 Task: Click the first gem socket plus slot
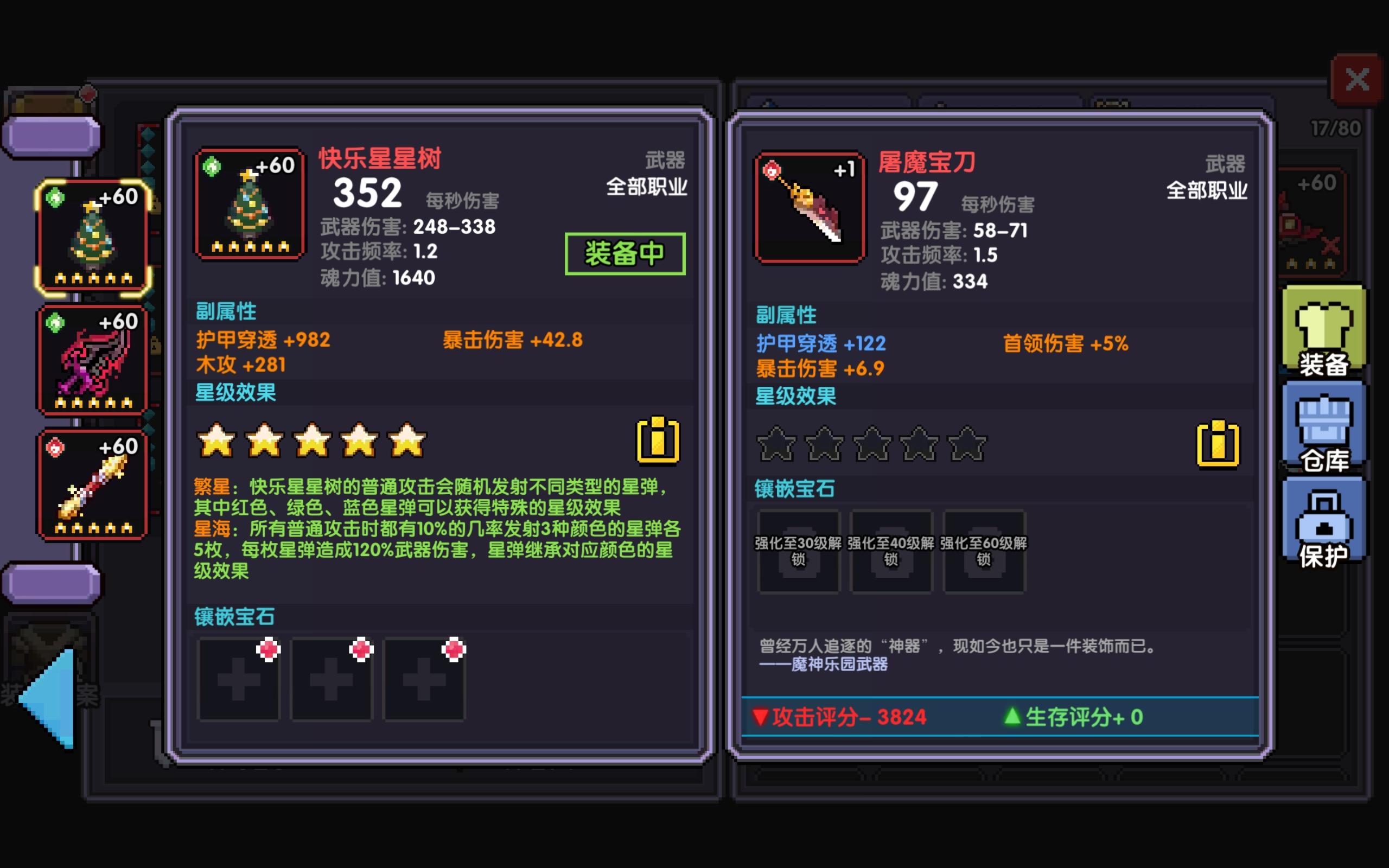[239, 680]
